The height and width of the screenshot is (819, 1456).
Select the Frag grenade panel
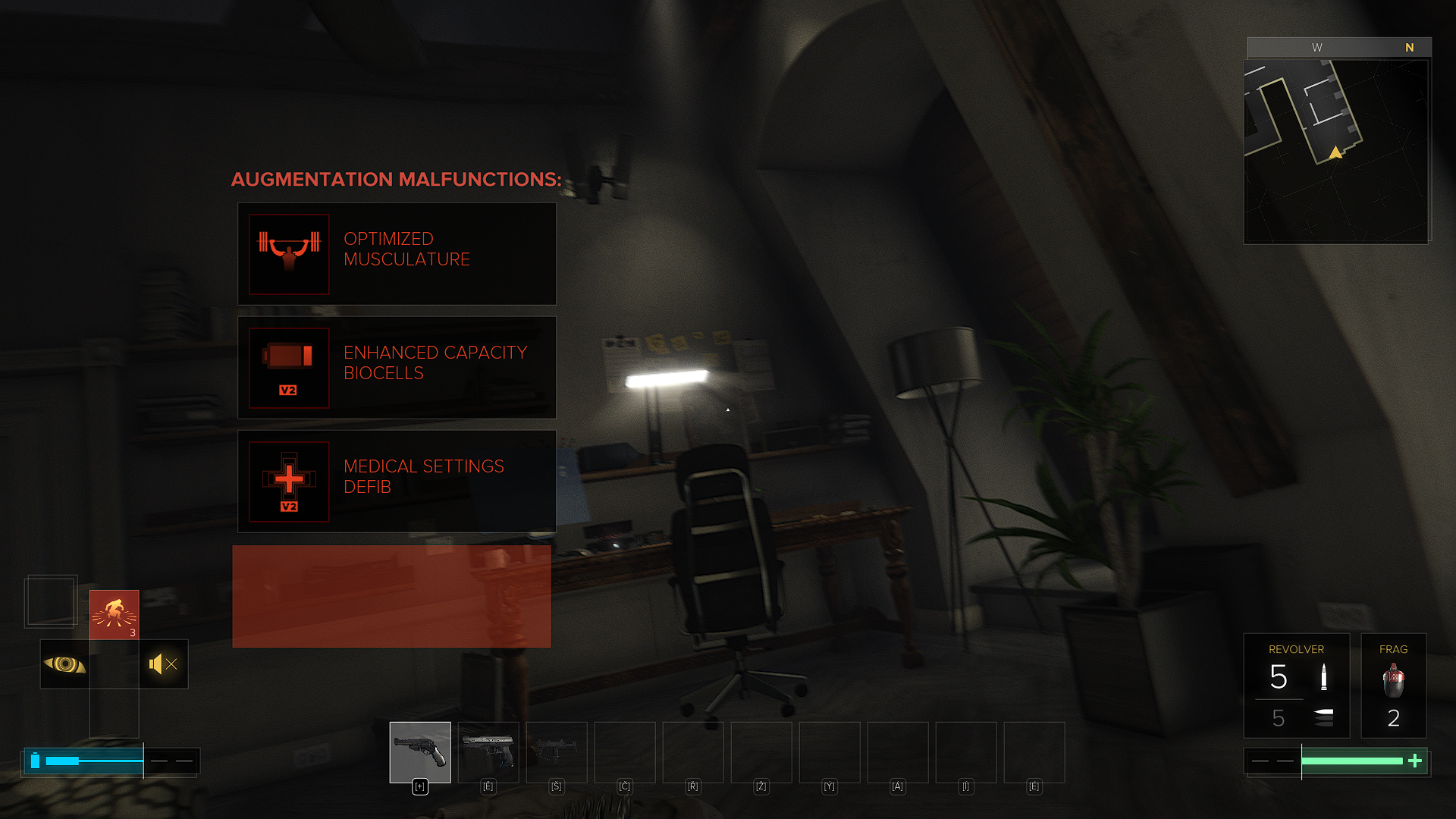(x=1393, y=686)
